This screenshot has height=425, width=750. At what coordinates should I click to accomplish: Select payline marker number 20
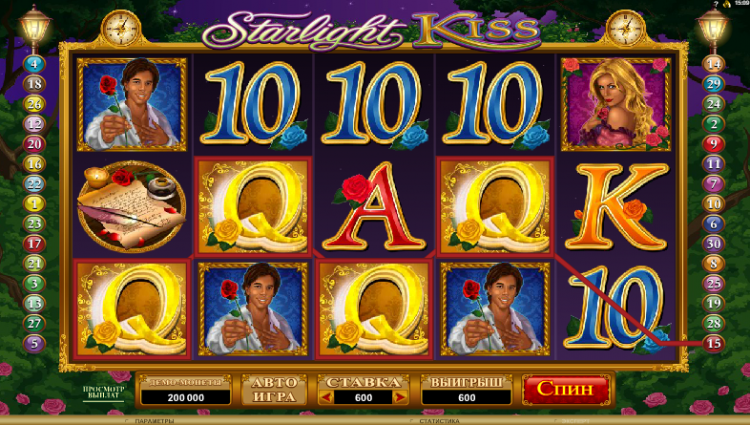pos(35,143)
